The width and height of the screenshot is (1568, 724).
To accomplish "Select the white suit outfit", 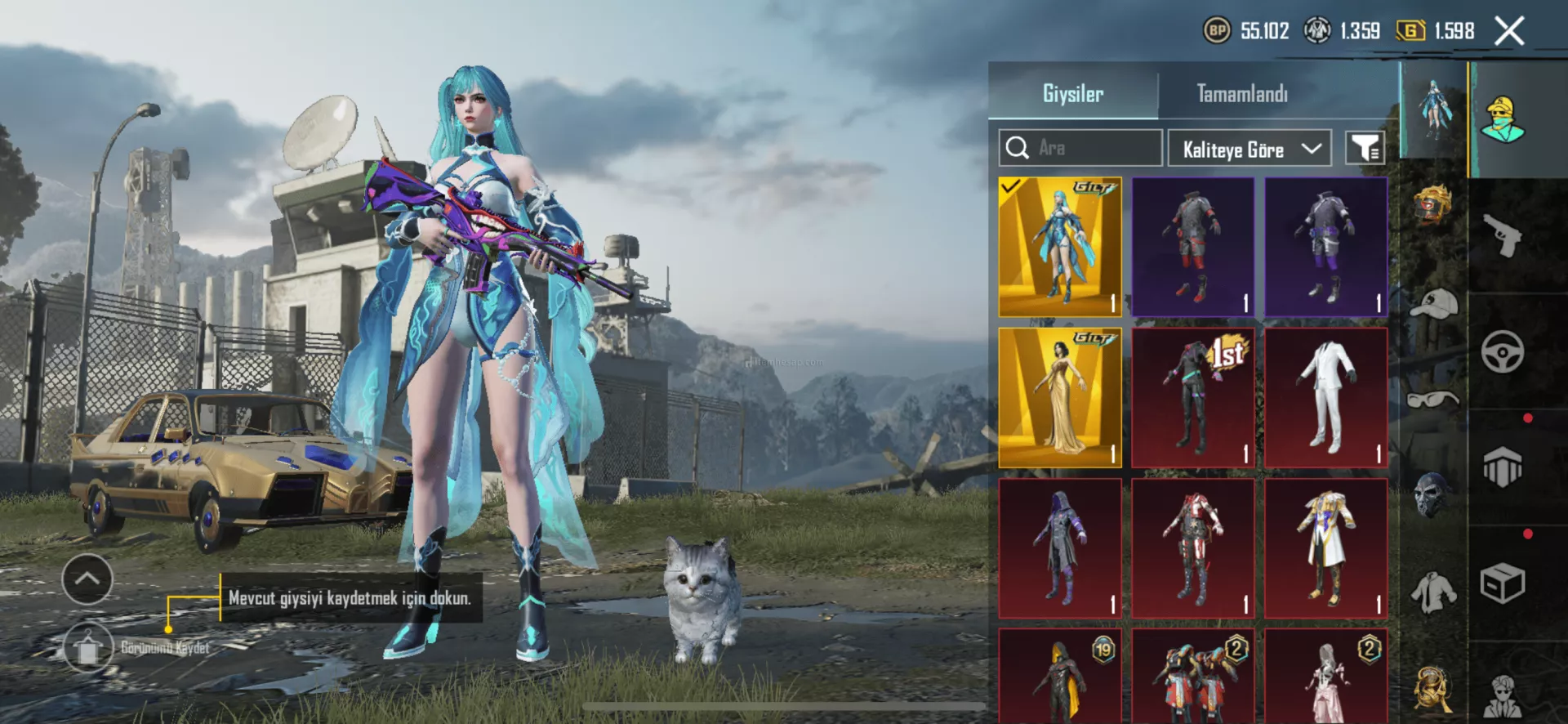I will (1326, 398).
